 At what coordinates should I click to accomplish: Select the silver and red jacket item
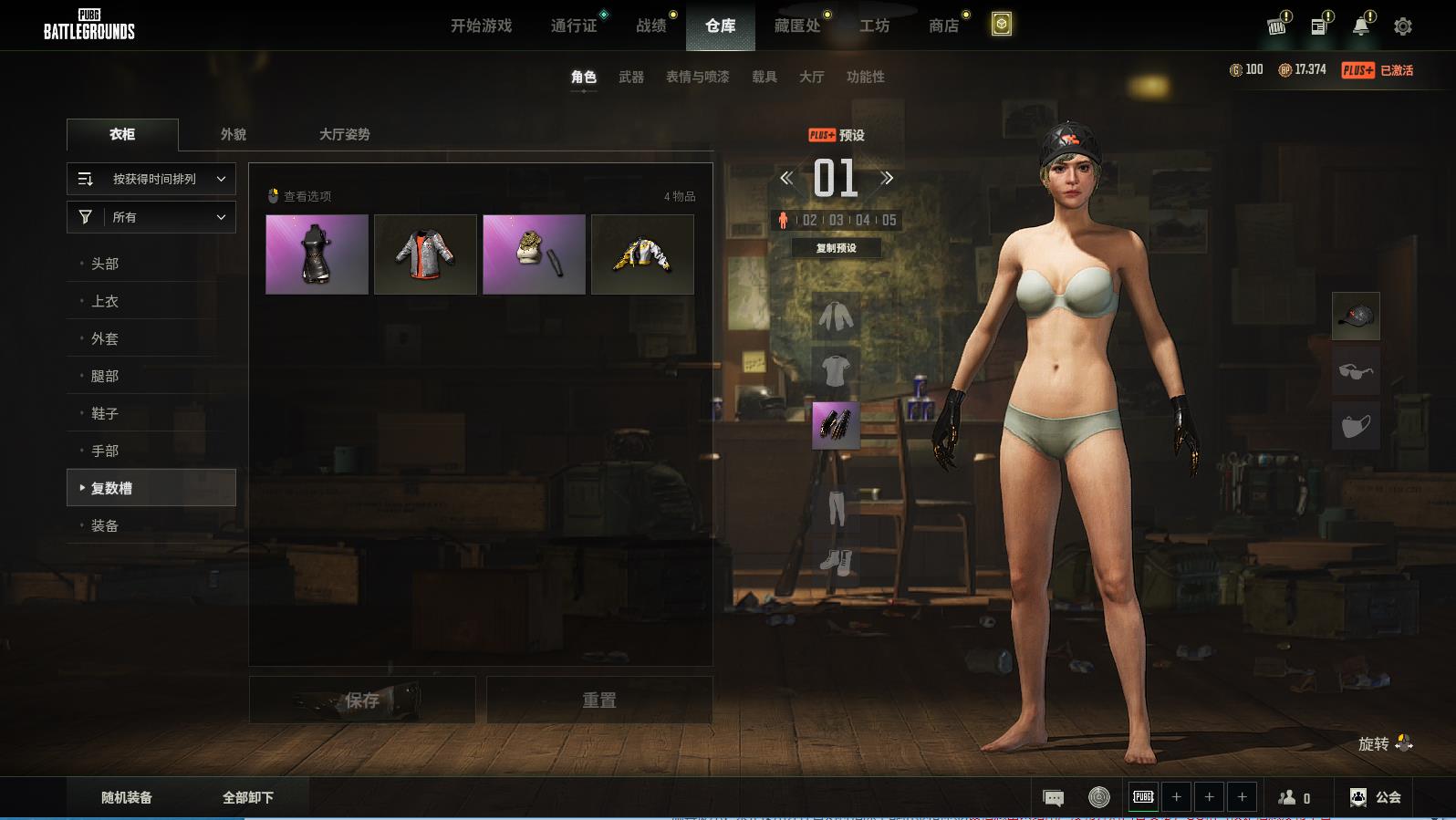425,254
